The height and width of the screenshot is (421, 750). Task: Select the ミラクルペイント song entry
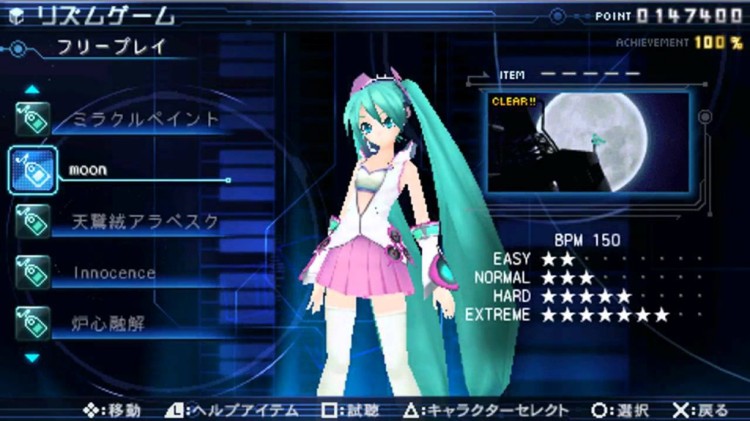click(145, 119)
